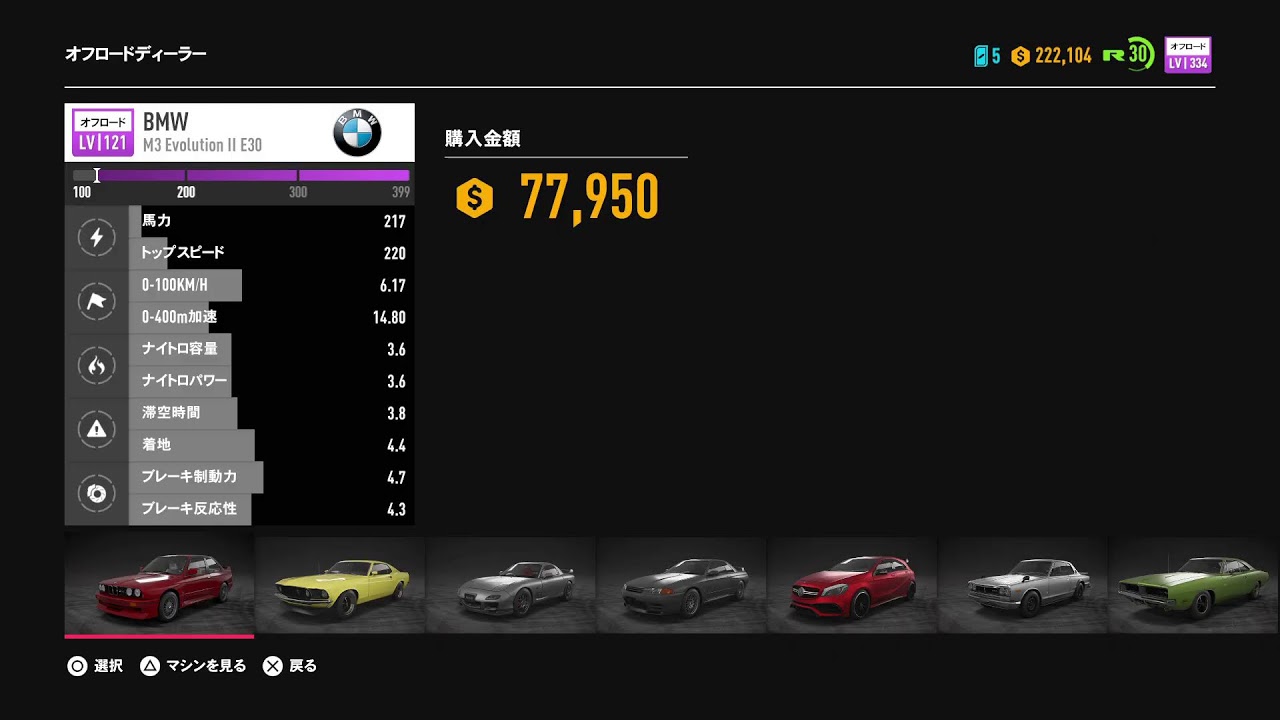This screenshot has height=720, width=1280.
Task: Pick the silver classic sedan thumbnail
Action: pos(1023,585)
